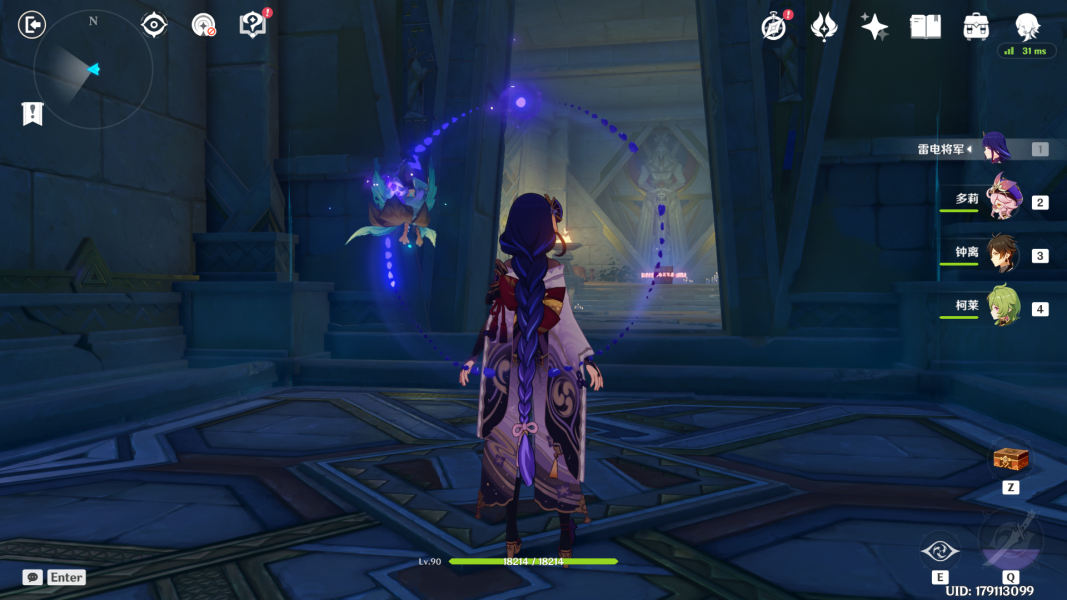Viewport: 1067px width, 600px height.
Task: Open the tutorial guide with red alert
Action: click(253, 25)
